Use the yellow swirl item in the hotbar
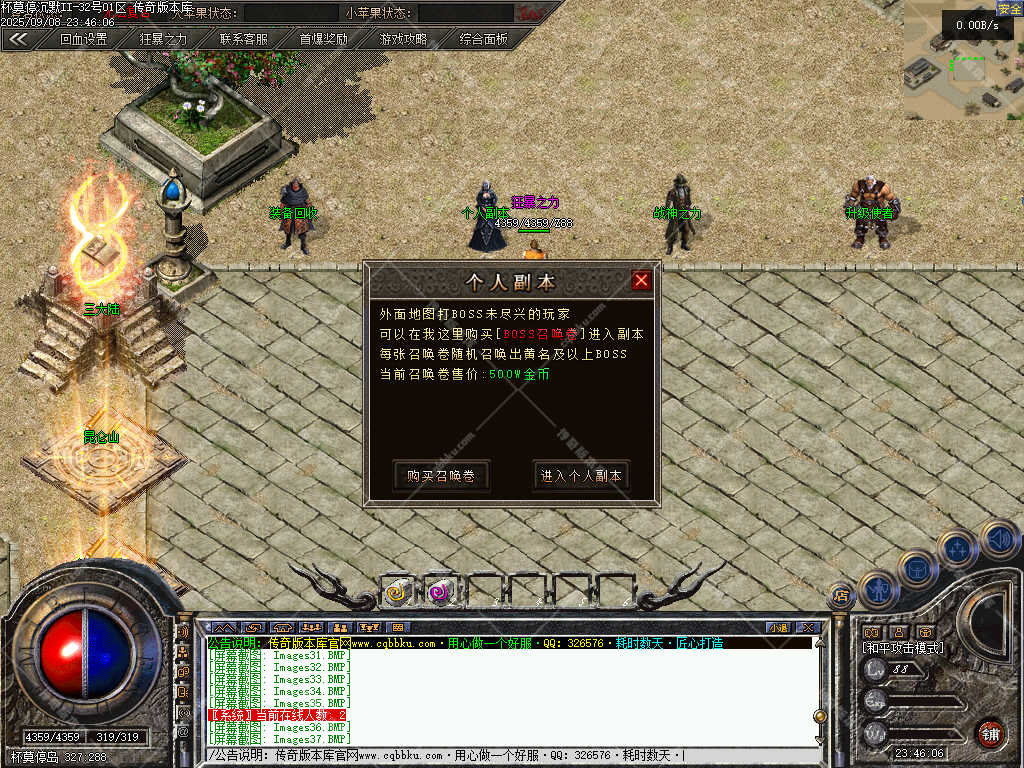 click(x=397, y=592)
